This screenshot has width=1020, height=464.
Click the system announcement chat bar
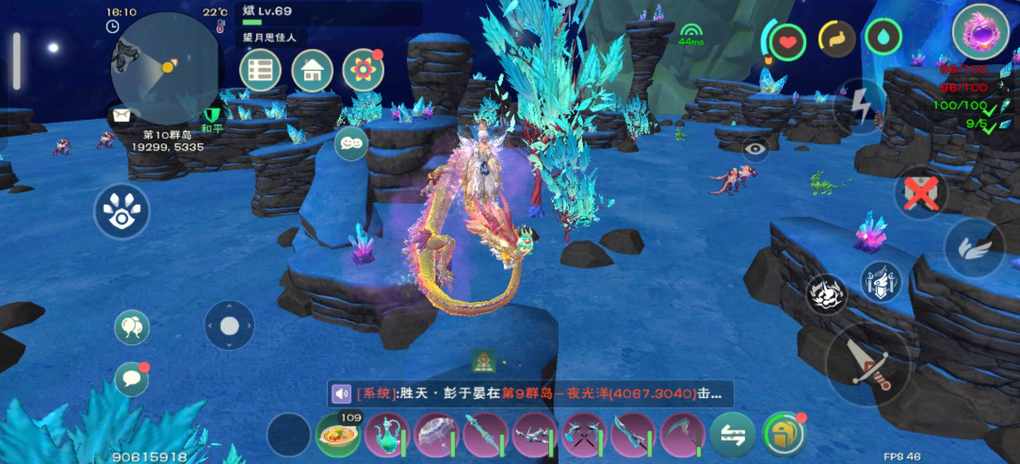pos(530,393)
